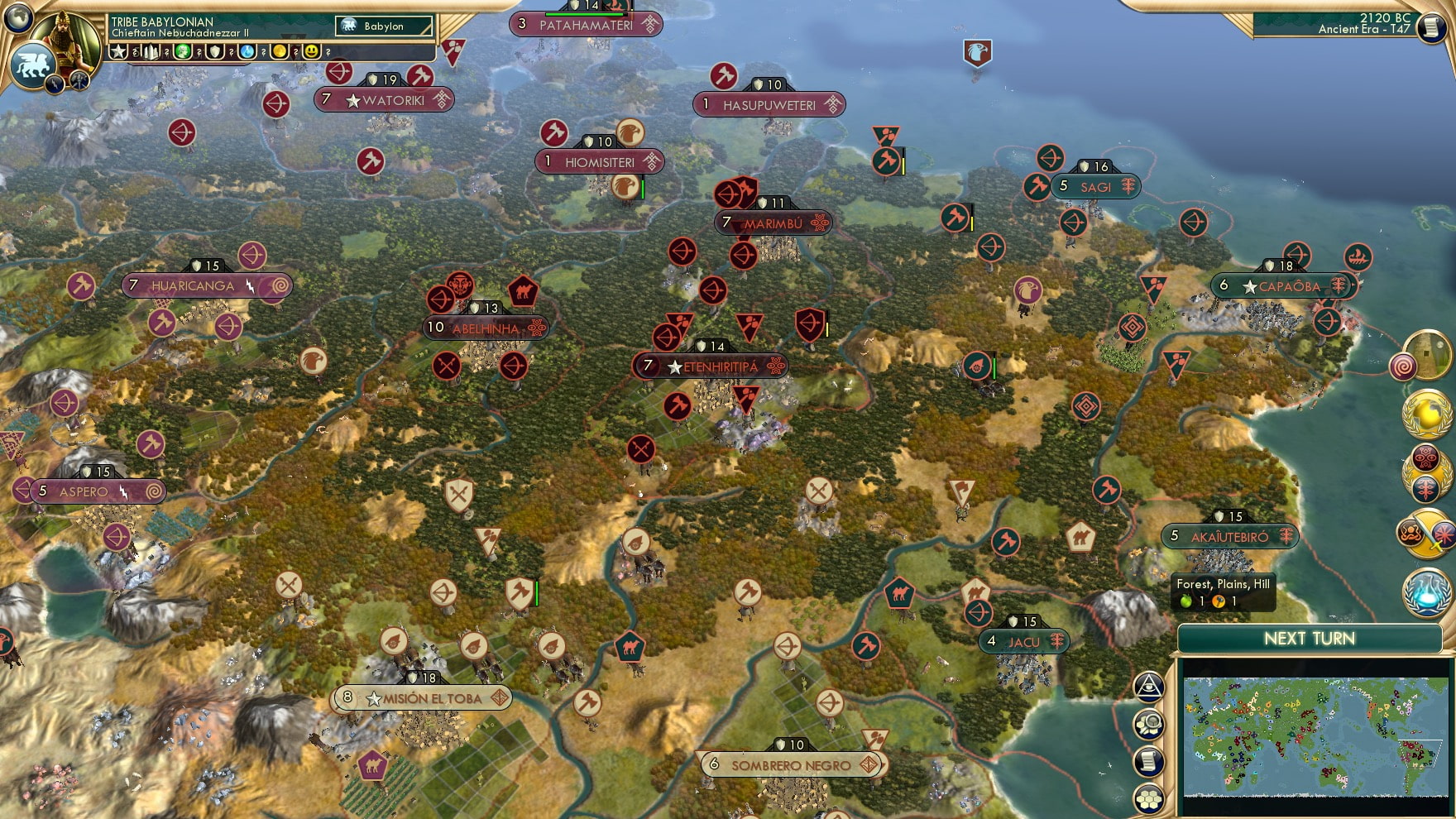Open the notification log scroll icon

[x=1150, y=760]
